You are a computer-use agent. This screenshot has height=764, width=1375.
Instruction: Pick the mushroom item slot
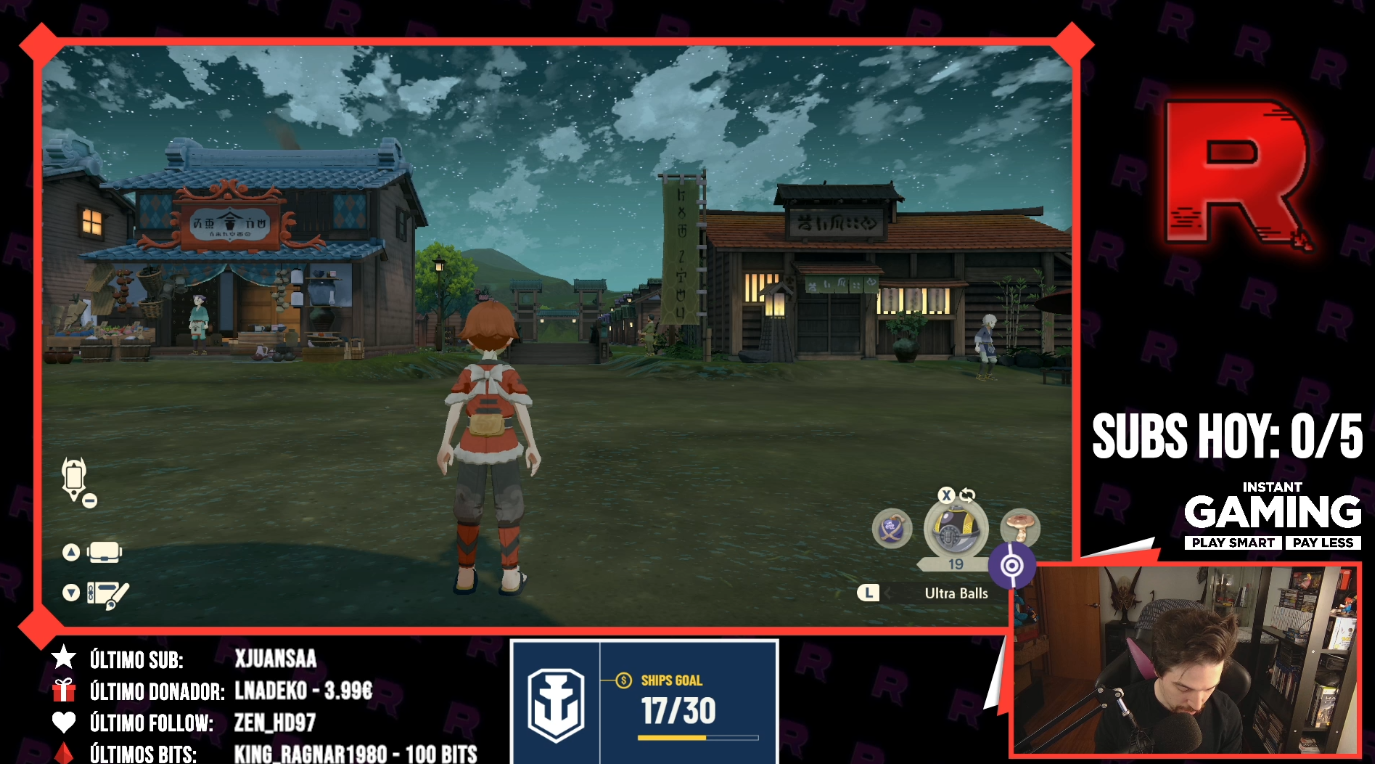[1020, 526]
